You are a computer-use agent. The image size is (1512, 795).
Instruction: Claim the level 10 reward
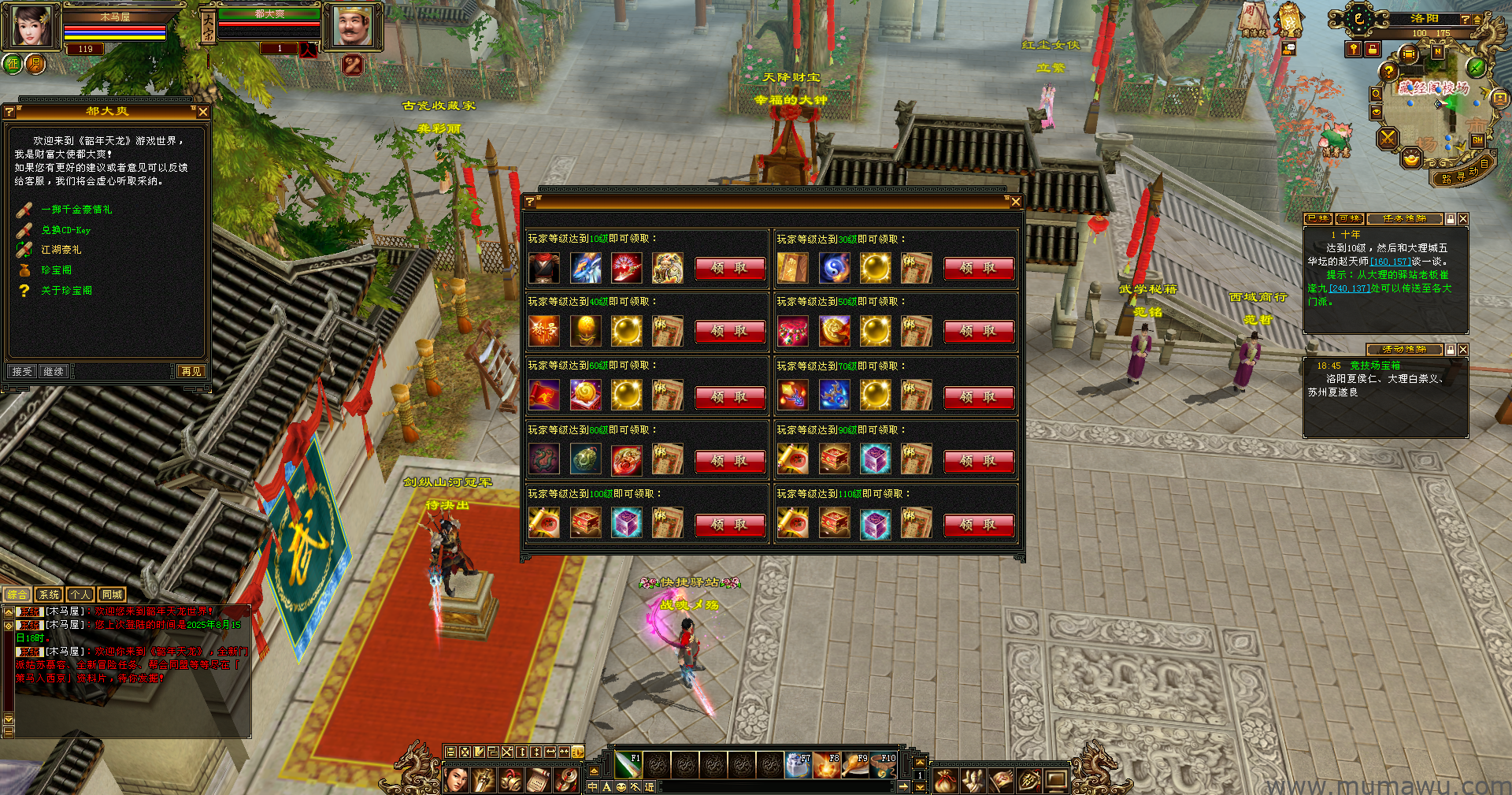point(729,269)
